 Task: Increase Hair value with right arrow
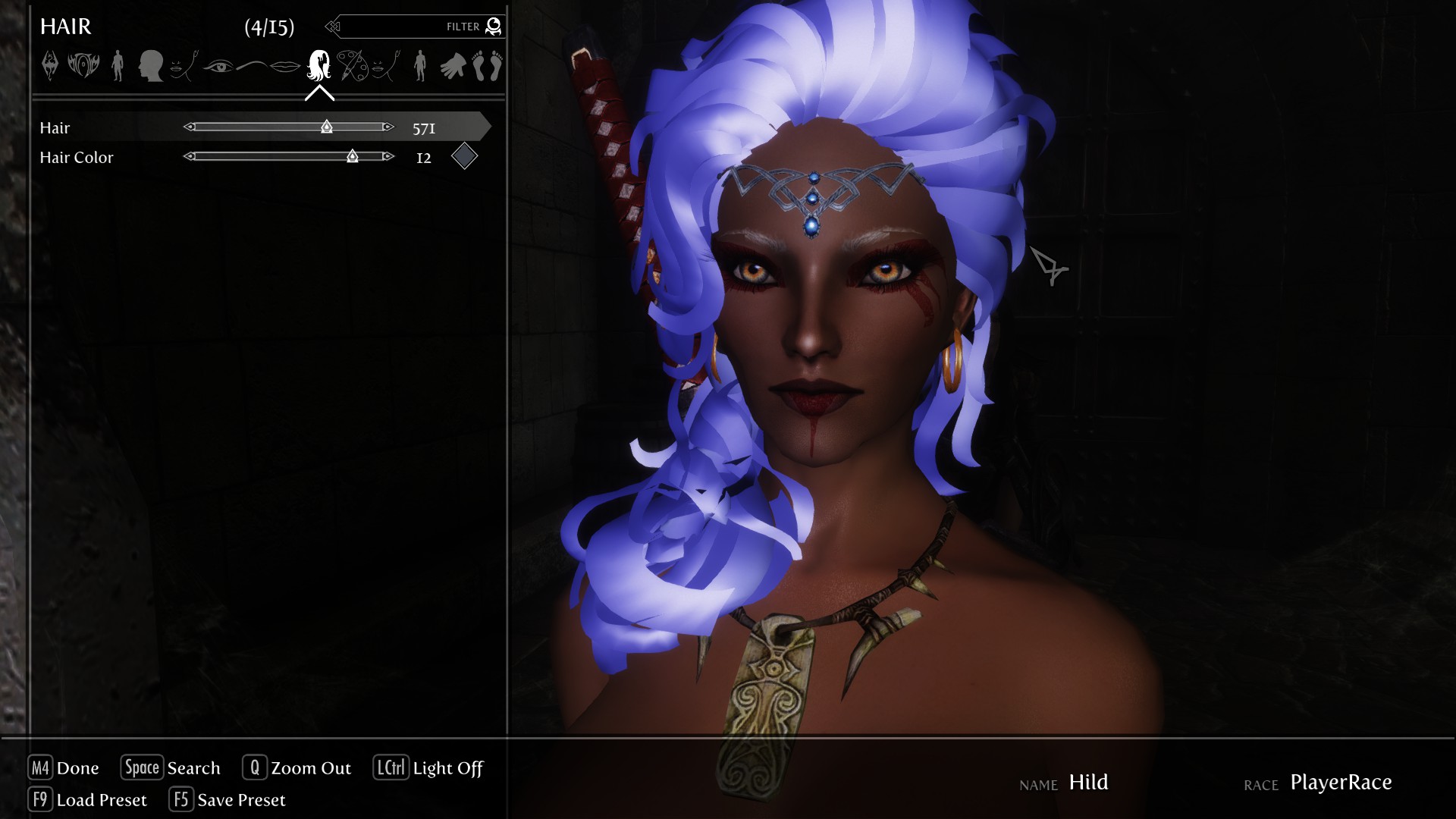388,127
